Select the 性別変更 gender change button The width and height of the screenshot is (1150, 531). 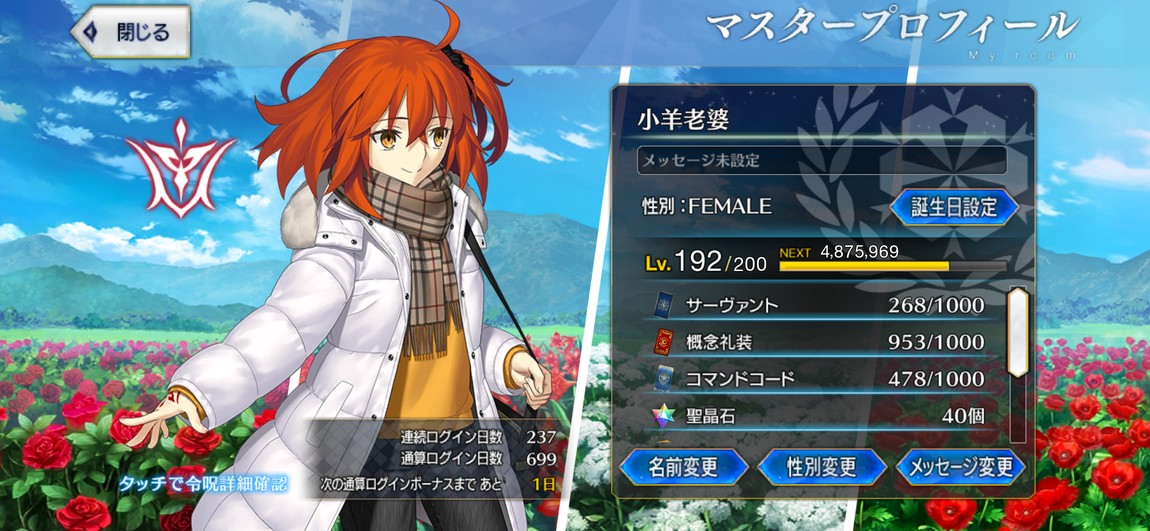tap(822, 466)
